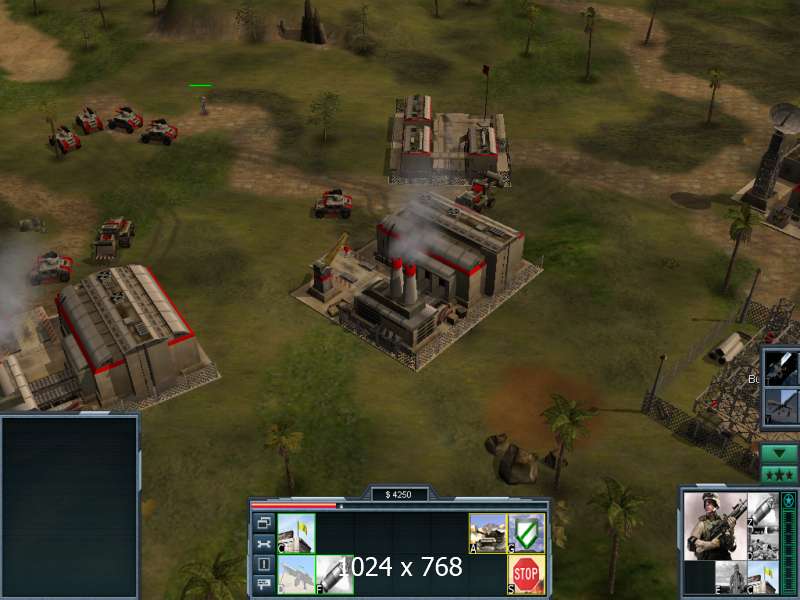The width and height of the screenshot is (800, 600).
Task: Select the Attack Move tank icon
Action: tap(487, 533)
